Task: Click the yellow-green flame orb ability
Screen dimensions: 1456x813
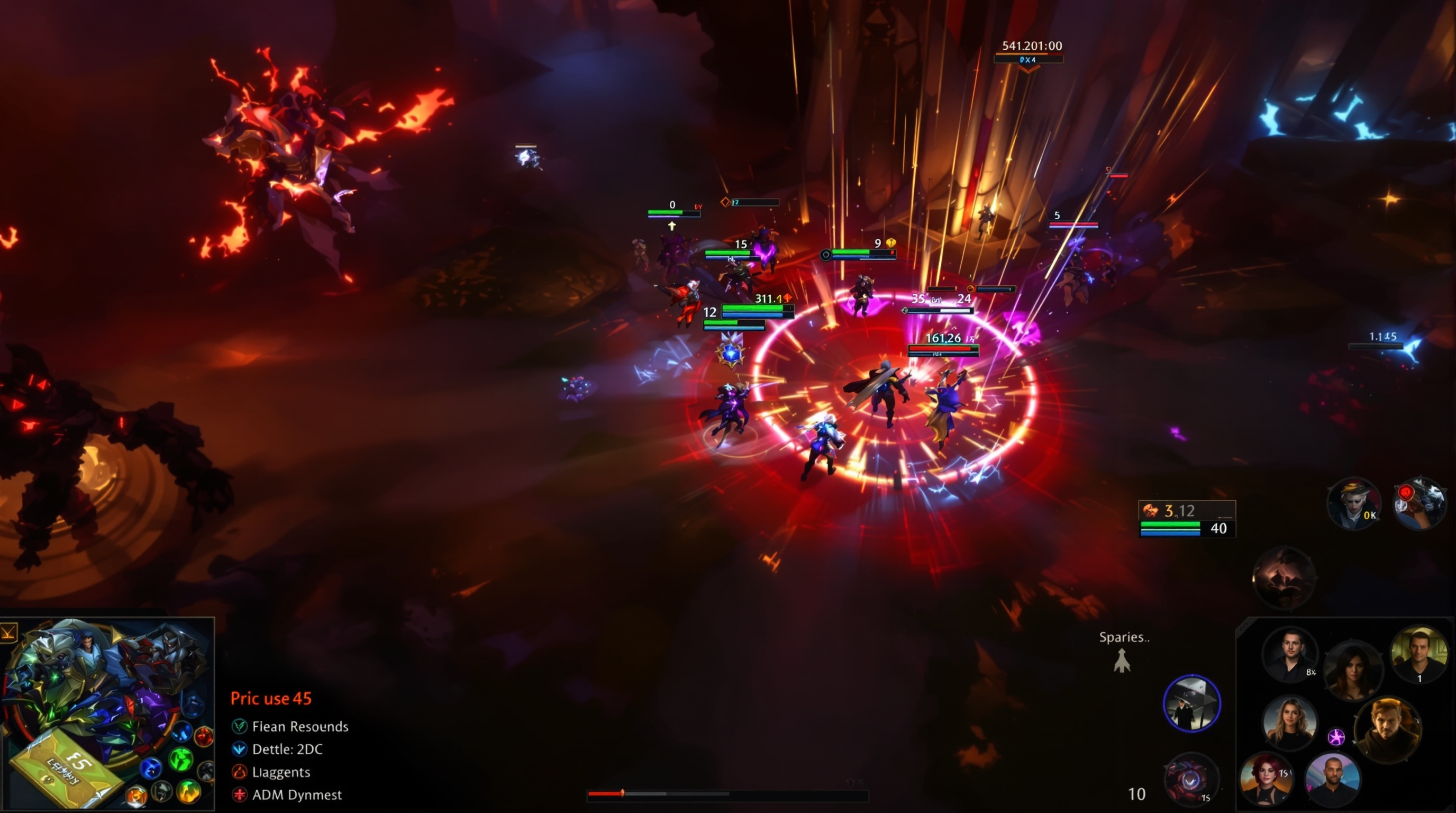Action: [189, 790]
